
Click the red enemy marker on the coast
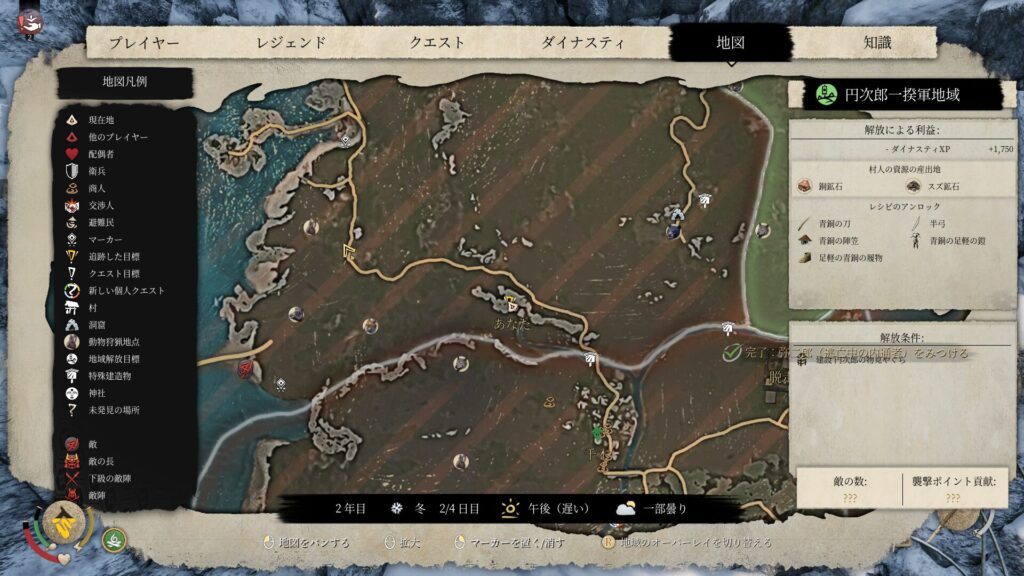tap(245, 370)
